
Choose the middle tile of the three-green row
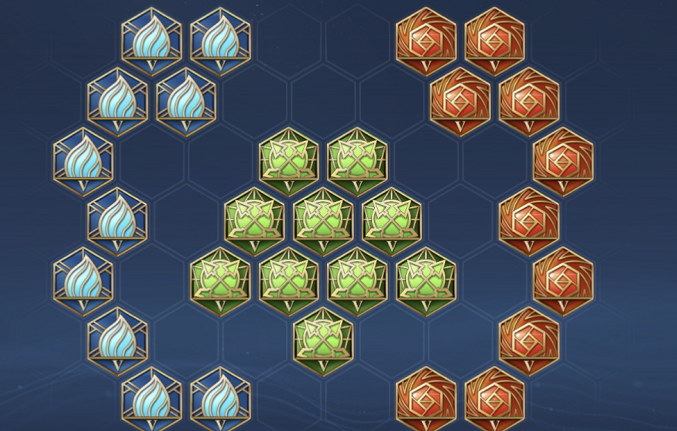(x=323, y=220)
